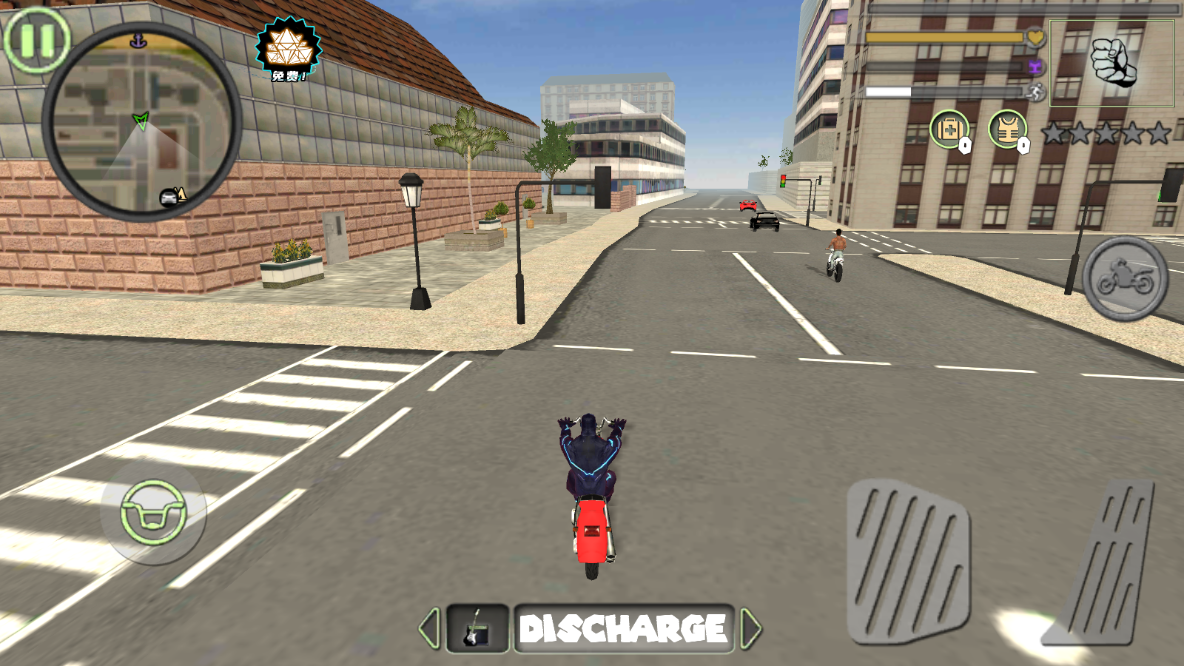Switch to the previous ability

pyautogui.click(x=429, y=628)
